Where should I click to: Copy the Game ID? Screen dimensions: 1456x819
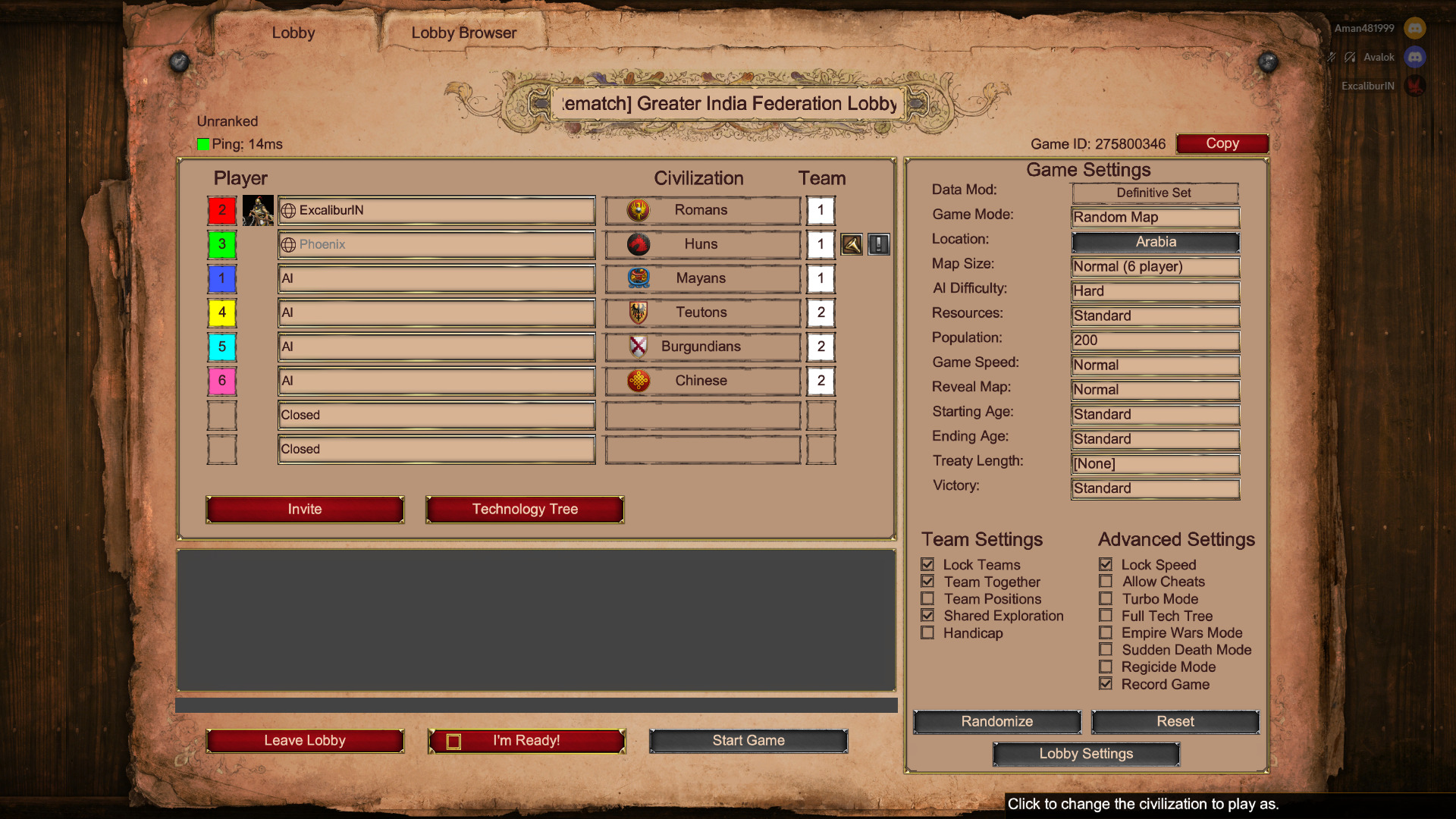pos(1222,143)
